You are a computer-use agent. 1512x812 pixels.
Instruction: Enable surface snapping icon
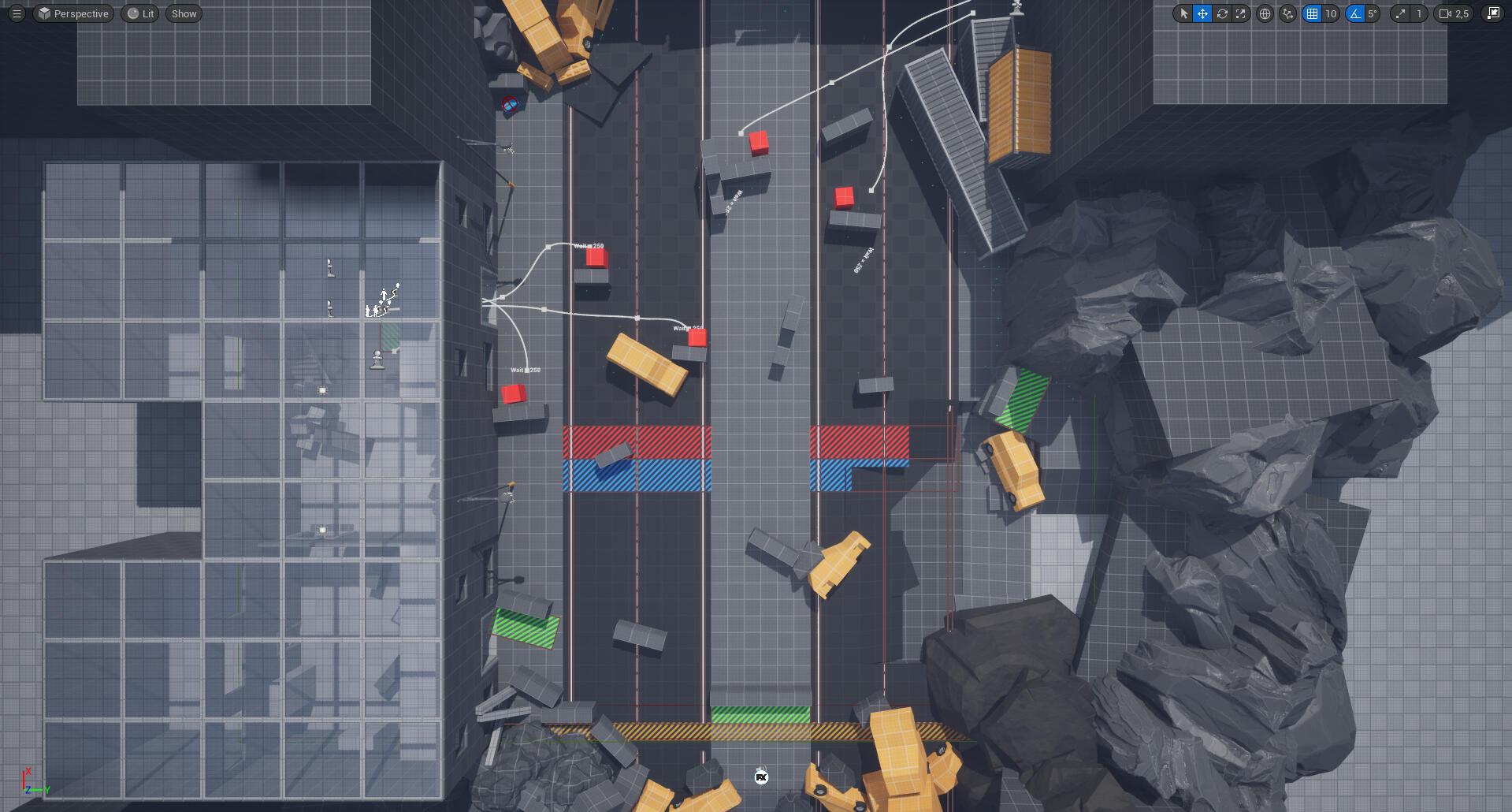pyautogui.click(x=1287, y=13)
